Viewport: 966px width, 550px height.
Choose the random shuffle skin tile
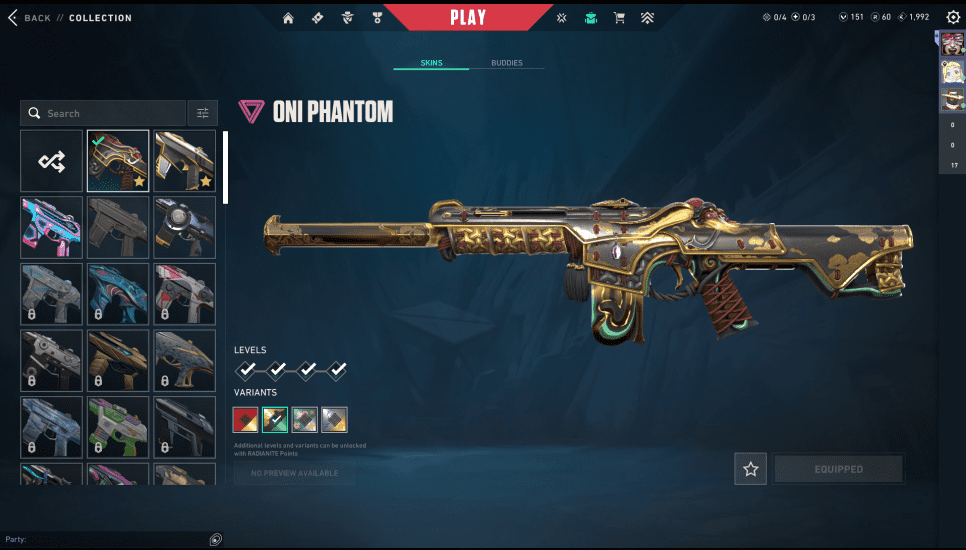(x=52, y=161)
